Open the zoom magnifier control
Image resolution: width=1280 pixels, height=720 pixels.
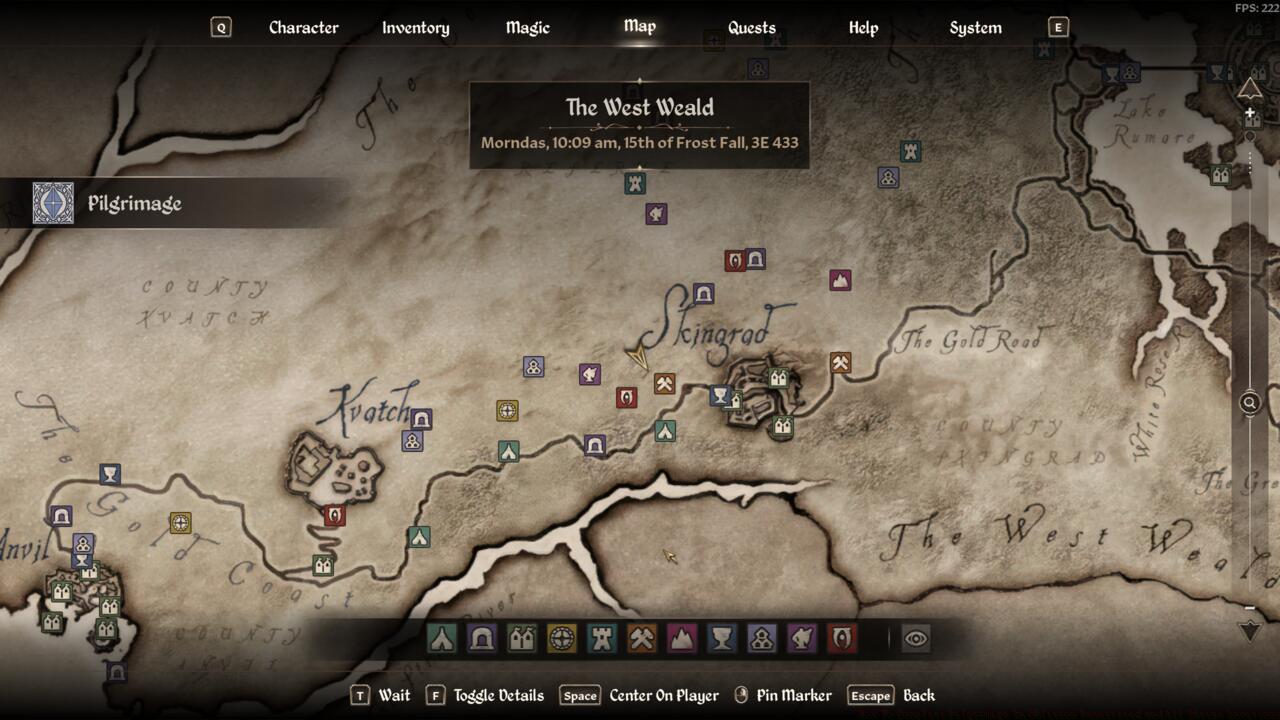1249,403
